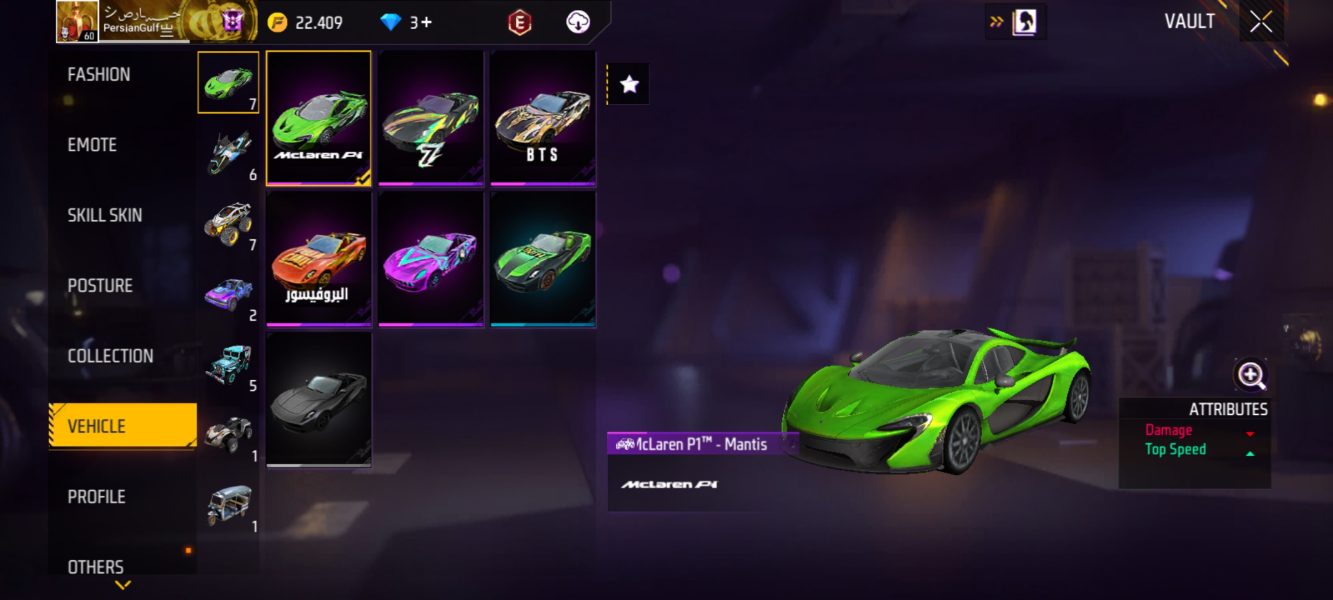
Task: Open the Posture section
Action: (x=100, y=286)
